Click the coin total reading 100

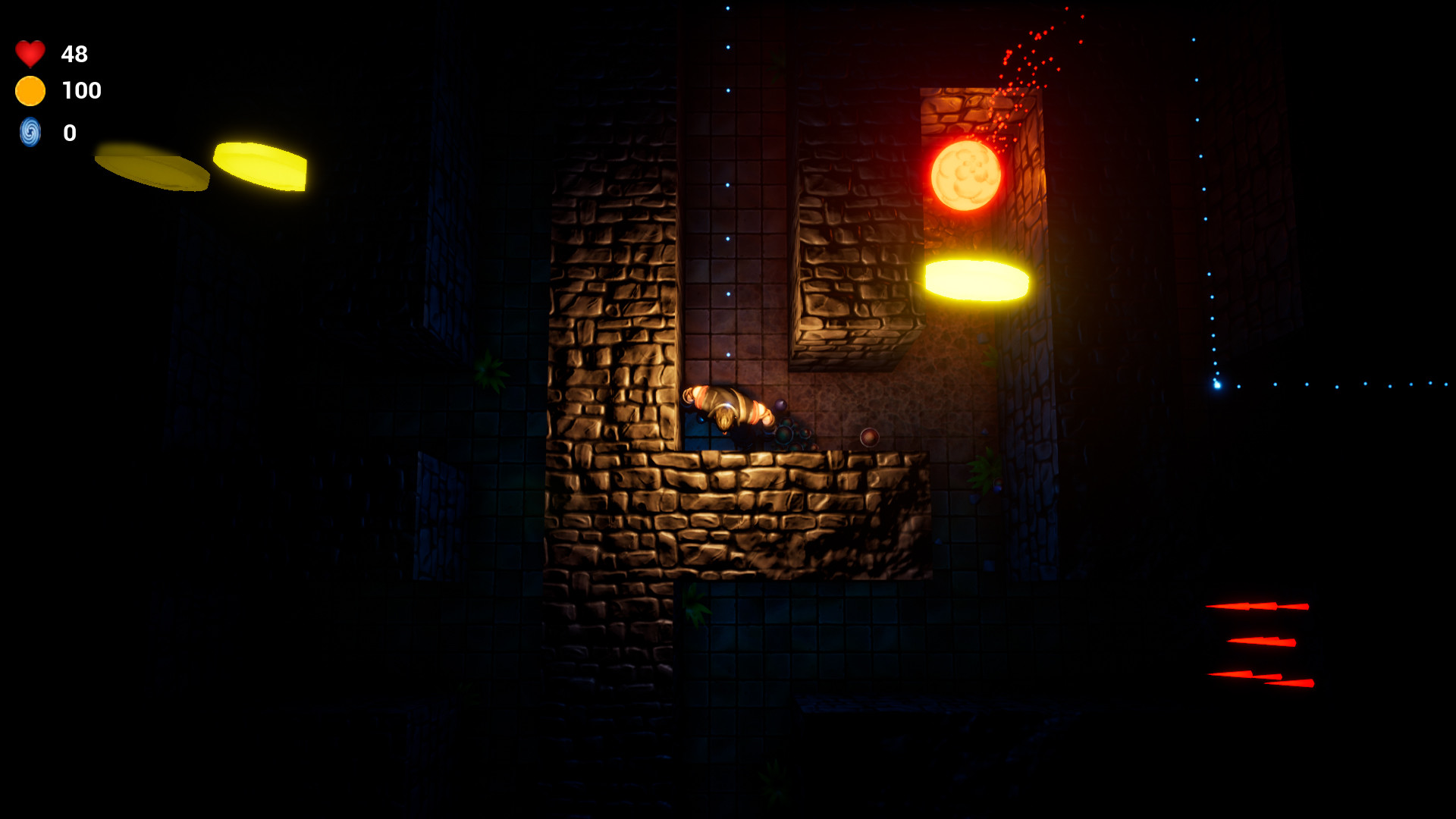(x=81, y=90)
